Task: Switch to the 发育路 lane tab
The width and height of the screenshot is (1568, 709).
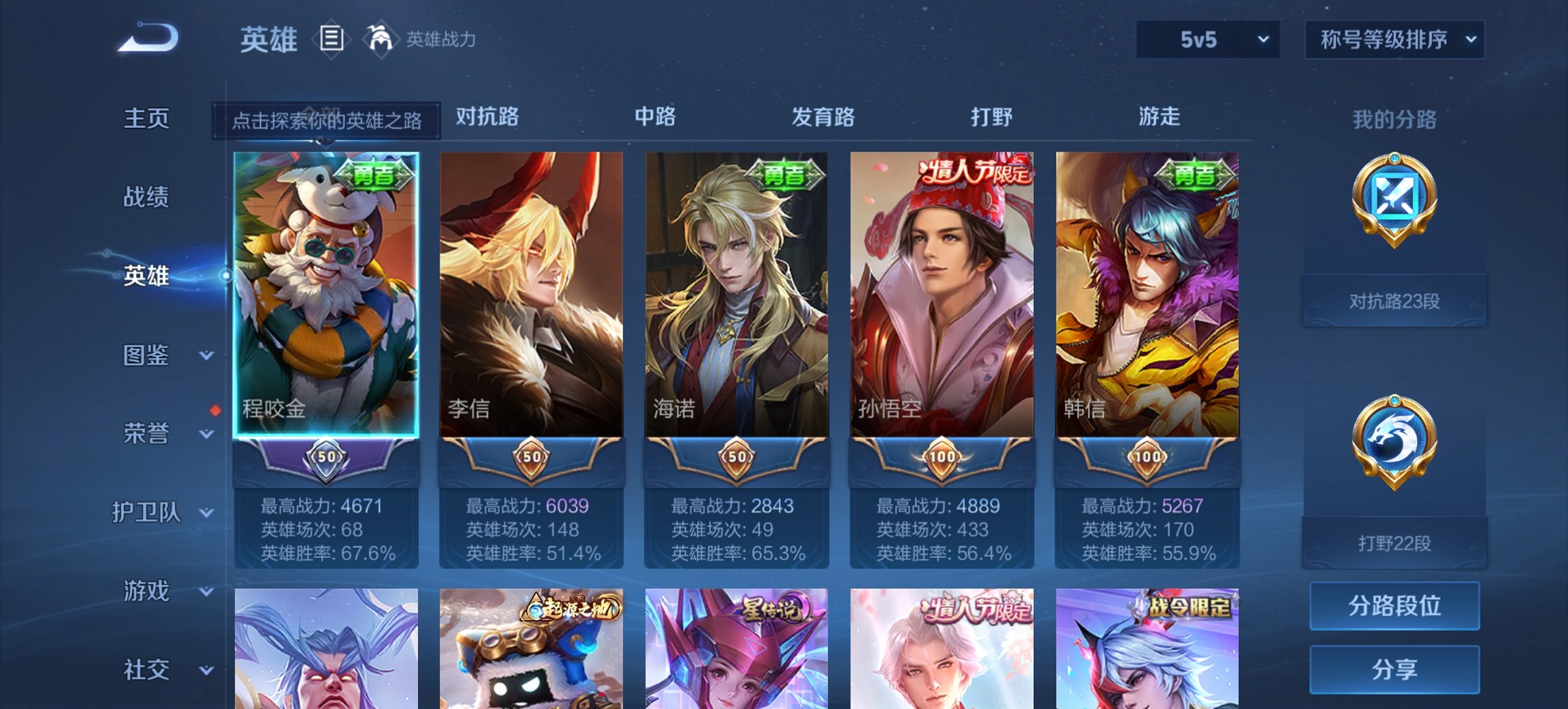Action: point(825,117)
